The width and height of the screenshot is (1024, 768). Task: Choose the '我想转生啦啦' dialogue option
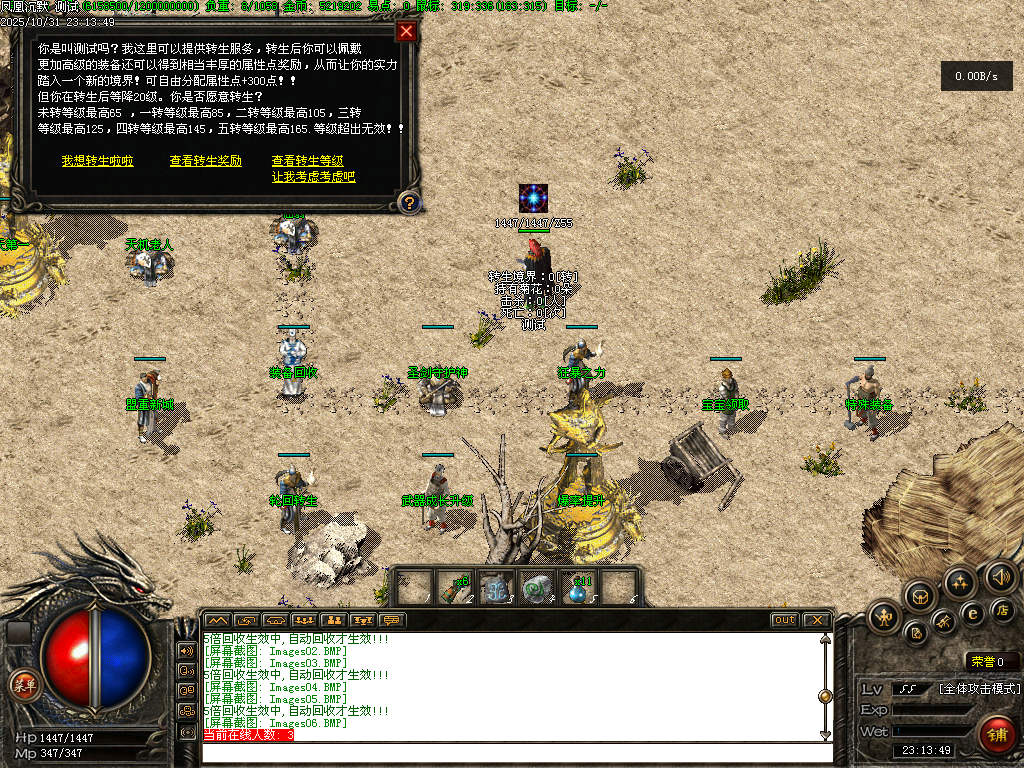(x=97, y=161)
